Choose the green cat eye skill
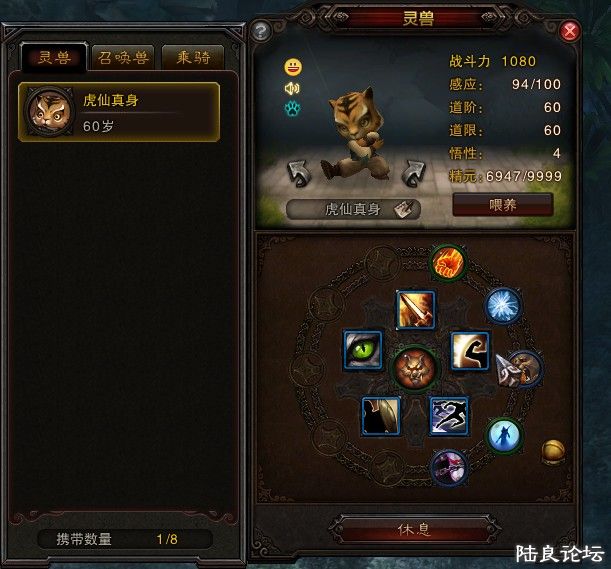The width and height of the screenshot is (611, 569). [x=363, y=350]
